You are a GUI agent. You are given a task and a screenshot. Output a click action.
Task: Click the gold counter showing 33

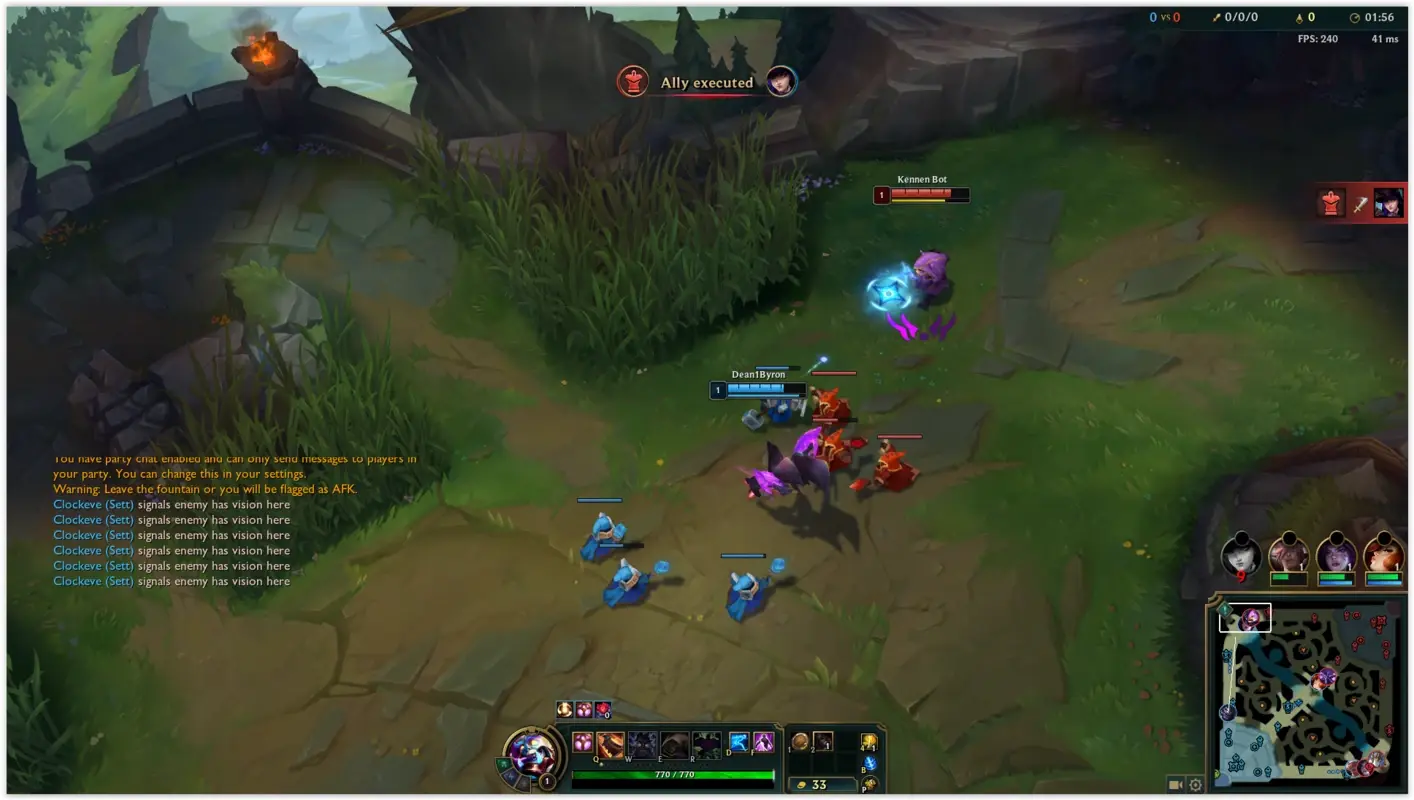pyautogui.click(x=820, y=784)
